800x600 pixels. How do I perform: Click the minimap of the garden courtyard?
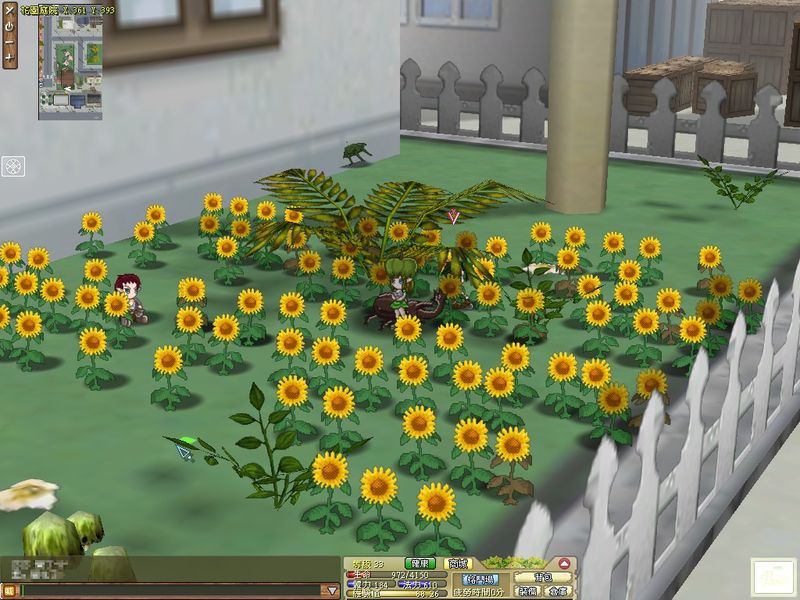point(70,68)
